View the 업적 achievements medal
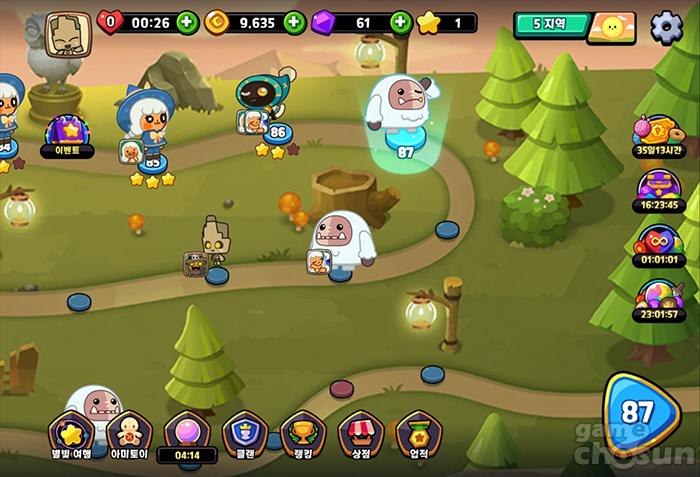Screen dimensions: 700x477 pyautogui.click(x=418, y=435)
